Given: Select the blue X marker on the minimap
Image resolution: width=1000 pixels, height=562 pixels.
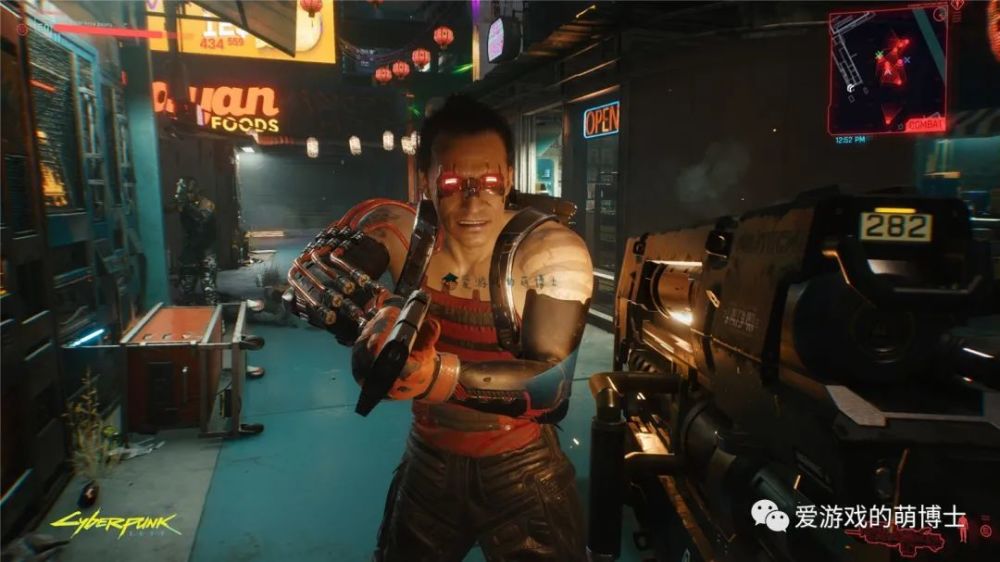Looking at the screenshot, I should pos(907,60).
